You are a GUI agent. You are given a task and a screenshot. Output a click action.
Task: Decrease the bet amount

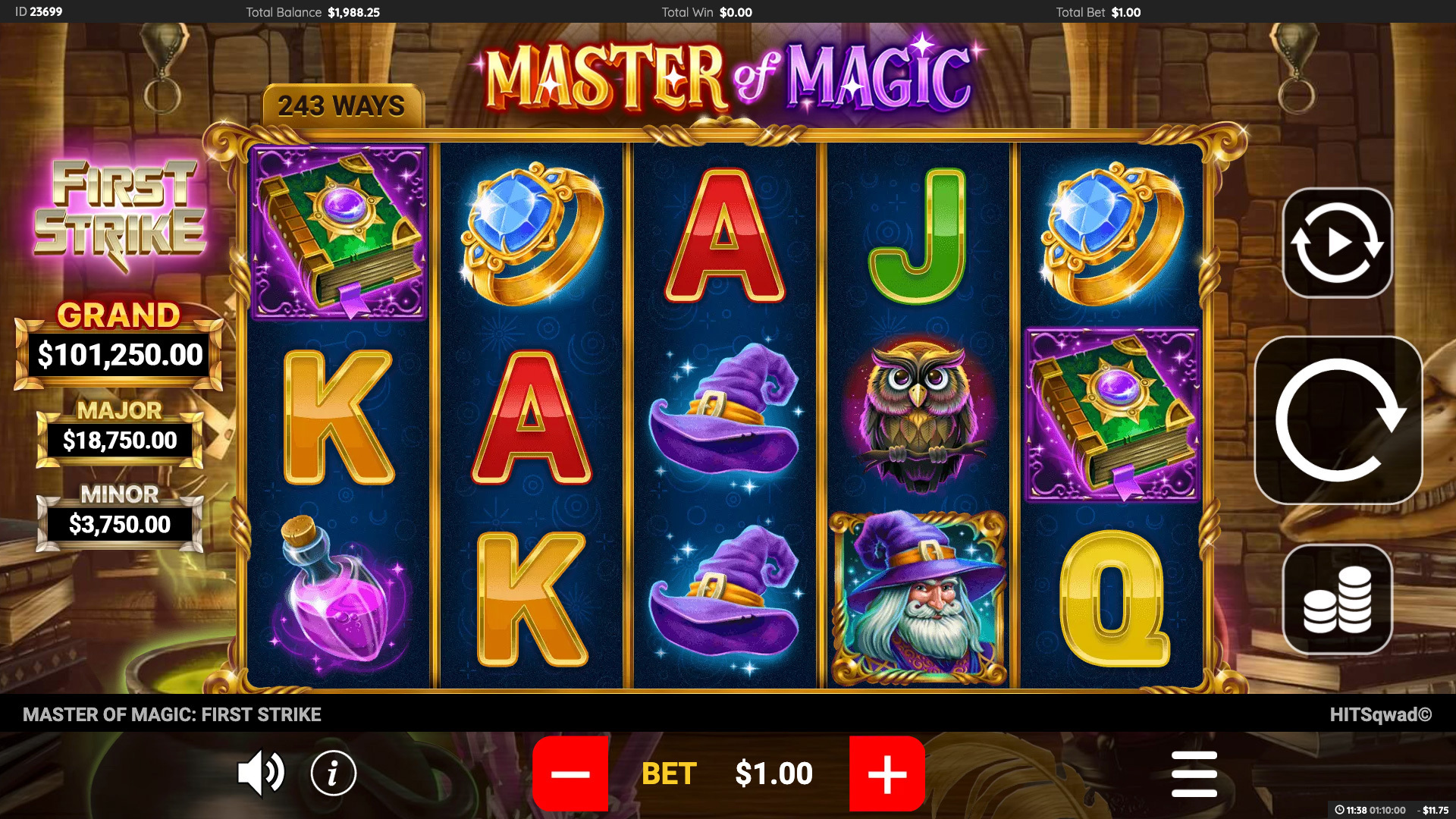click(571, 774)
